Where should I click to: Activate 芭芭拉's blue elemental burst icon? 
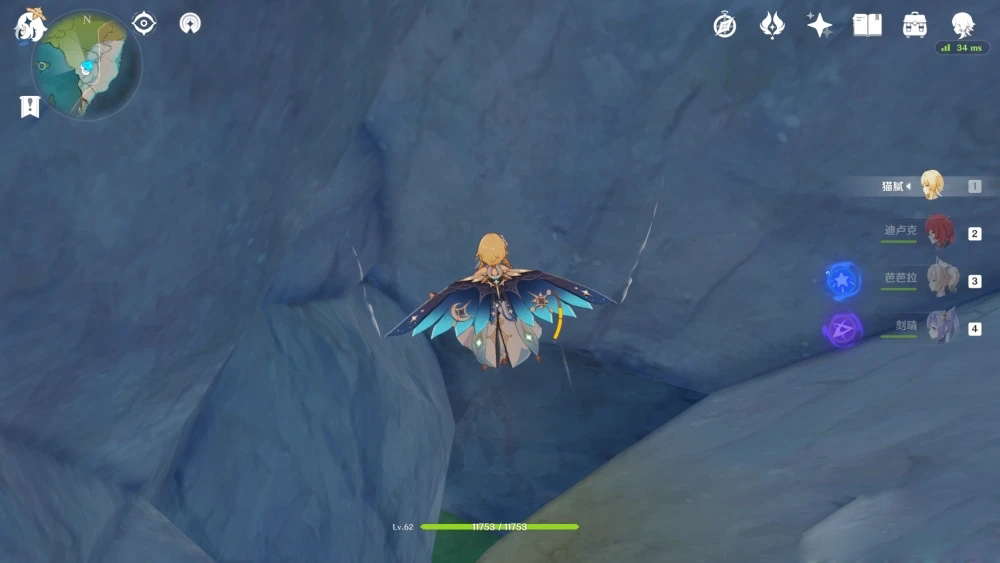click(843, 280)
